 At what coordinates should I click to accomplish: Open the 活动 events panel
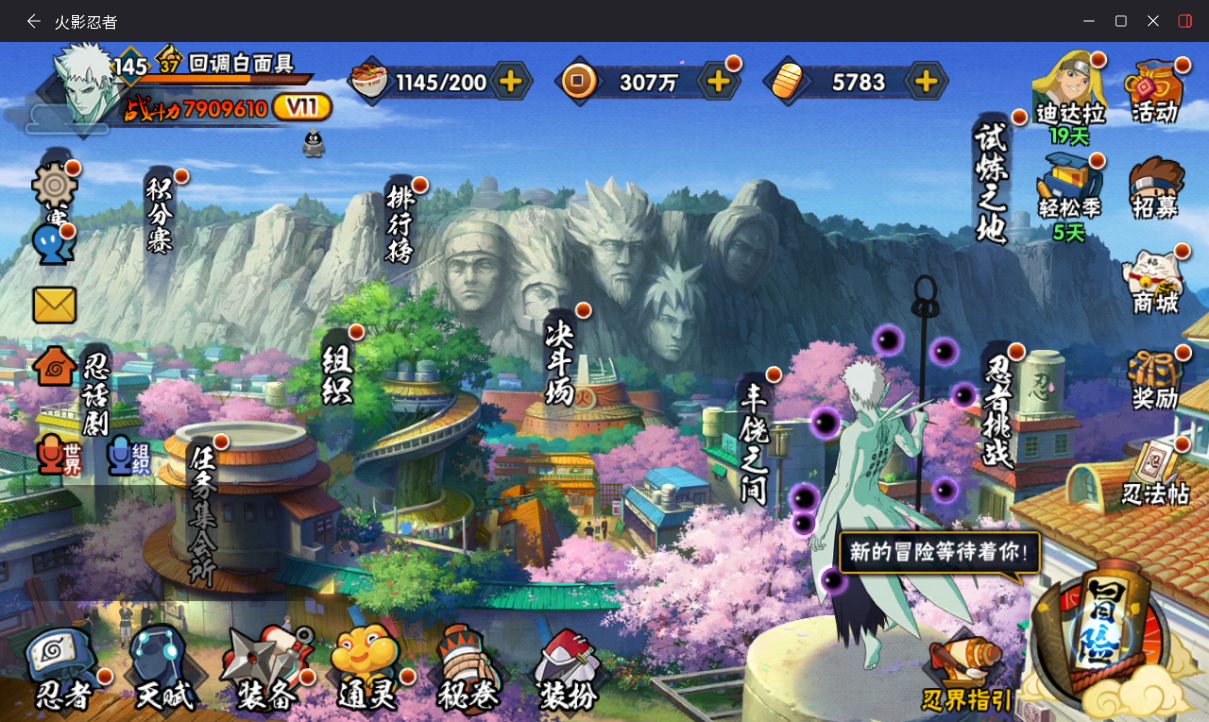[x=1155, y=92]
